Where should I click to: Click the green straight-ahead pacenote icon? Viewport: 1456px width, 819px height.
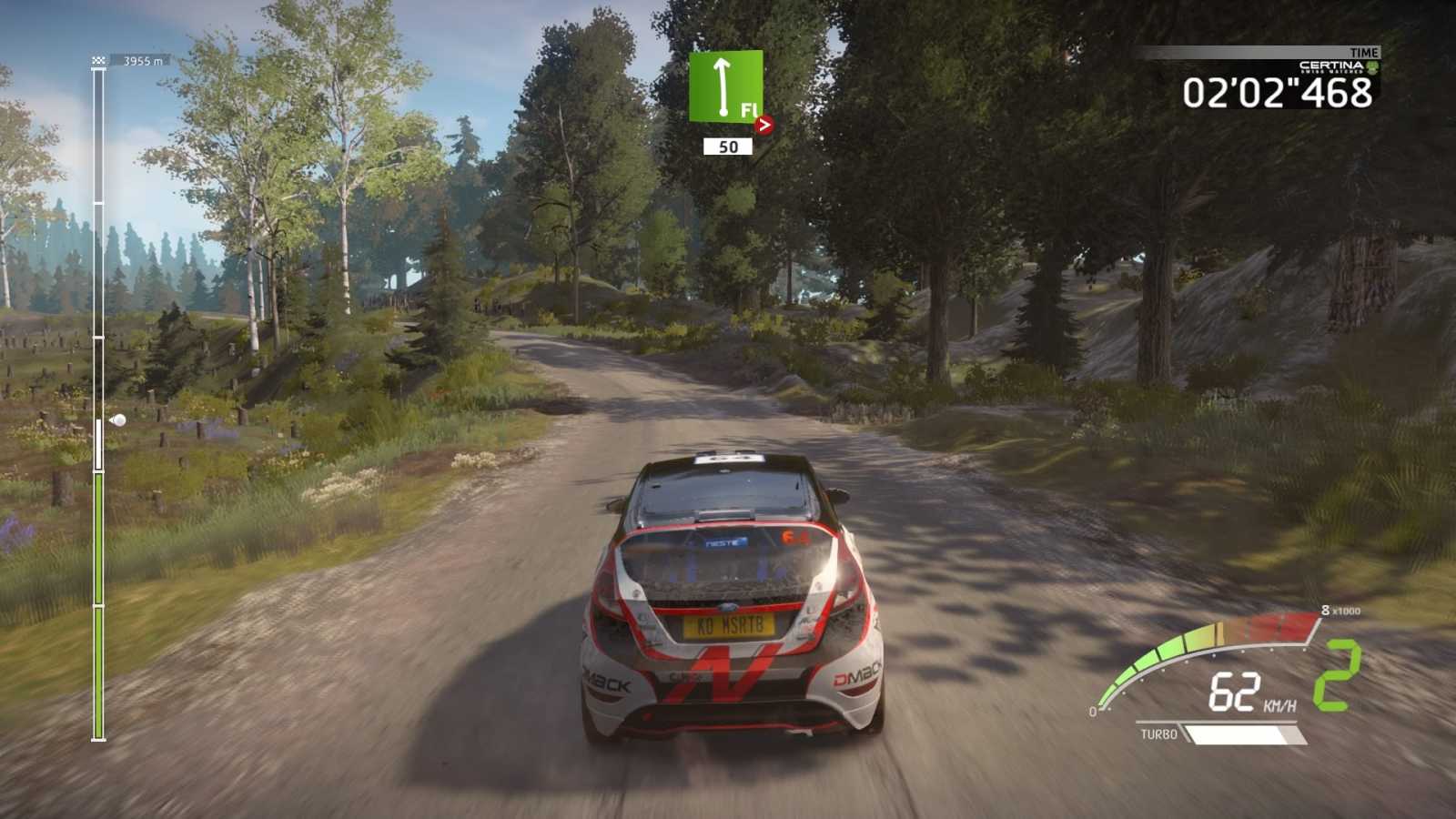pos(724,86)
